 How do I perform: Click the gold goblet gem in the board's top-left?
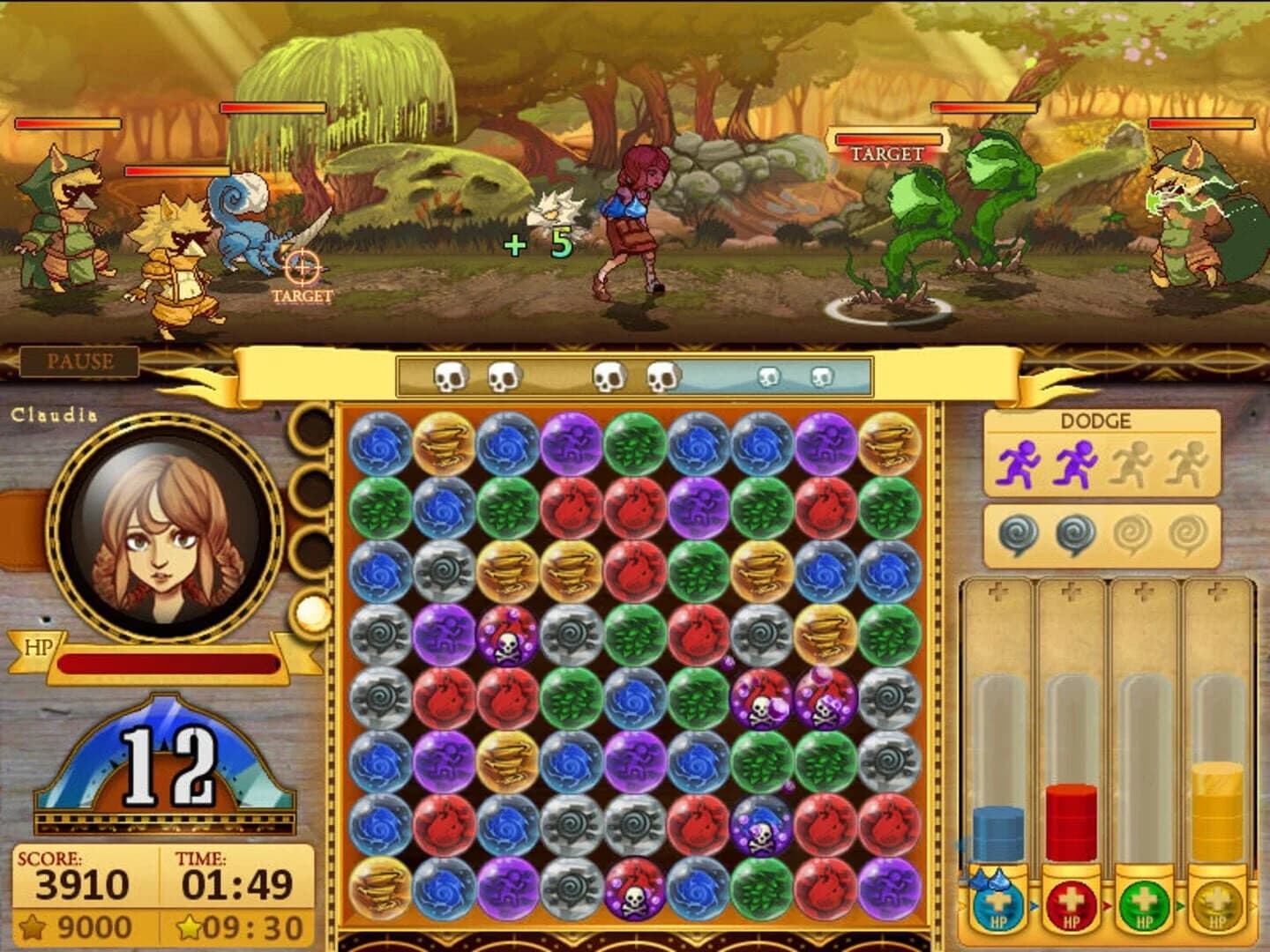pyautogui.click(x=443, y=445)
